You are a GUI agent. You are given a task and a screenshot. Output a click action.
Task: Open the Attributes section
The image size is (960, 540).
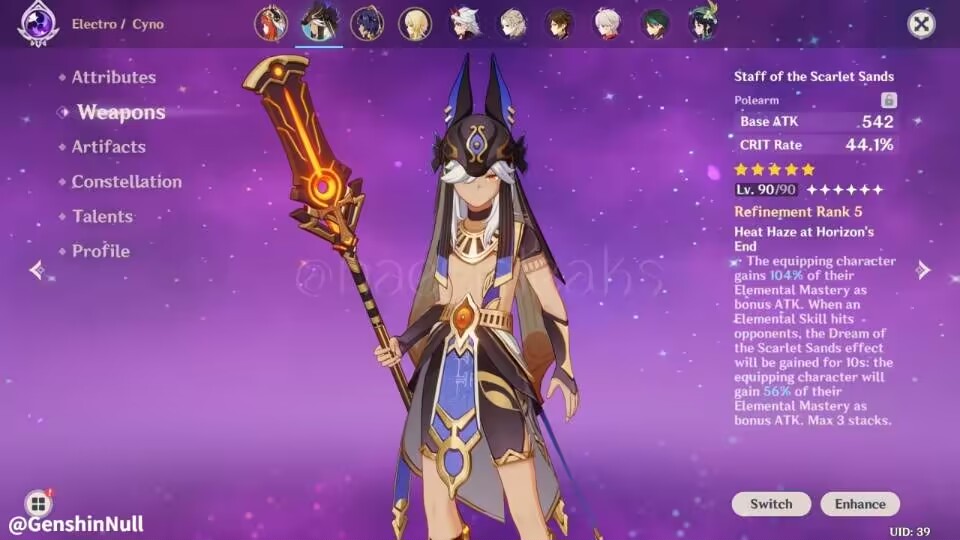click(x=113, y=77)
